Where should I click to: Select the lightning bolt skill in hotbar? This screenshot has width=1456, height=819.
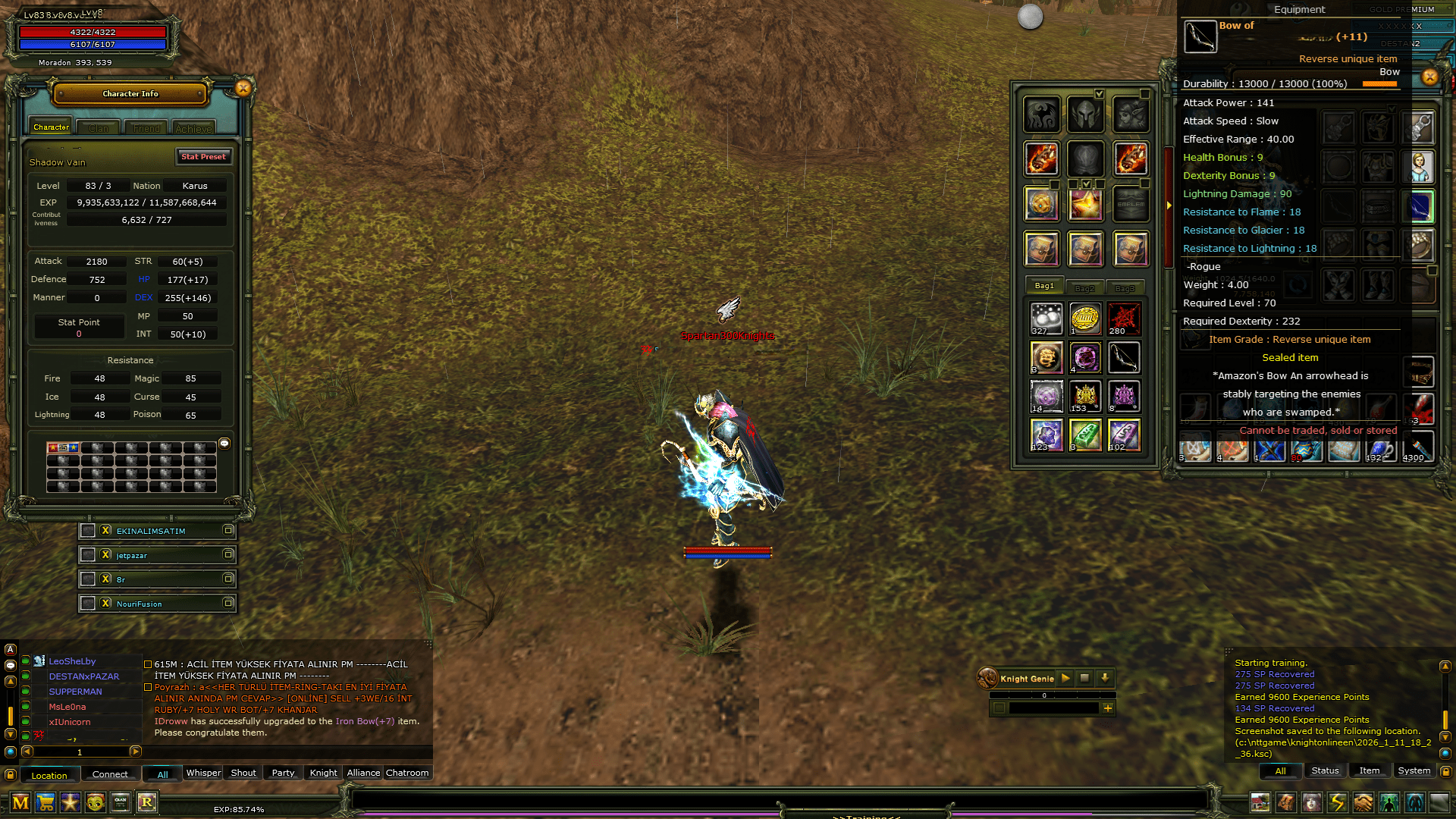(x=1336, y=802)
